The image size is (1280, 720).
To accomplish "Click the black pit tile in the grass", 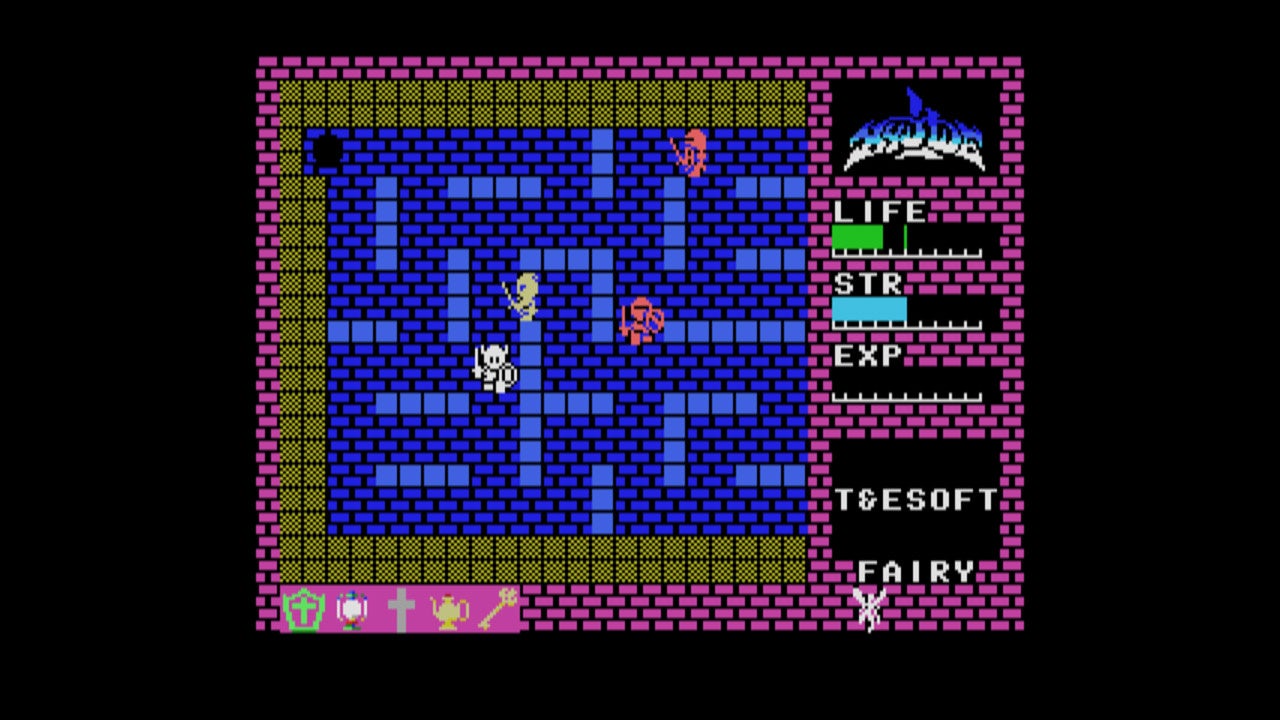I will tap(330, 150).
